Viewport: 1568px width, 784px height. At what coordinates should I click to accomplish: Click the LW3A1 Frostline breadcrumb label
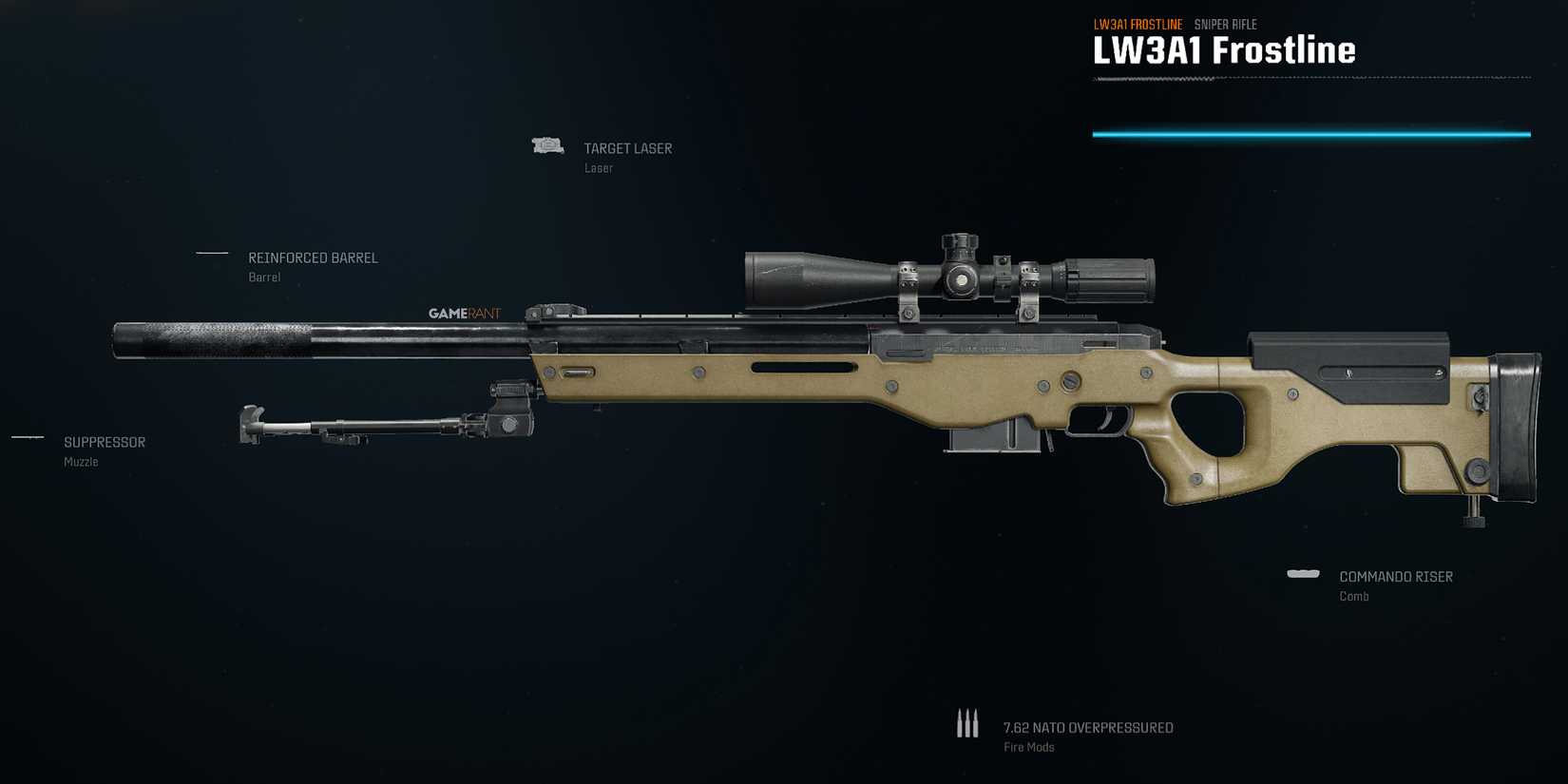pos(1138,24)
